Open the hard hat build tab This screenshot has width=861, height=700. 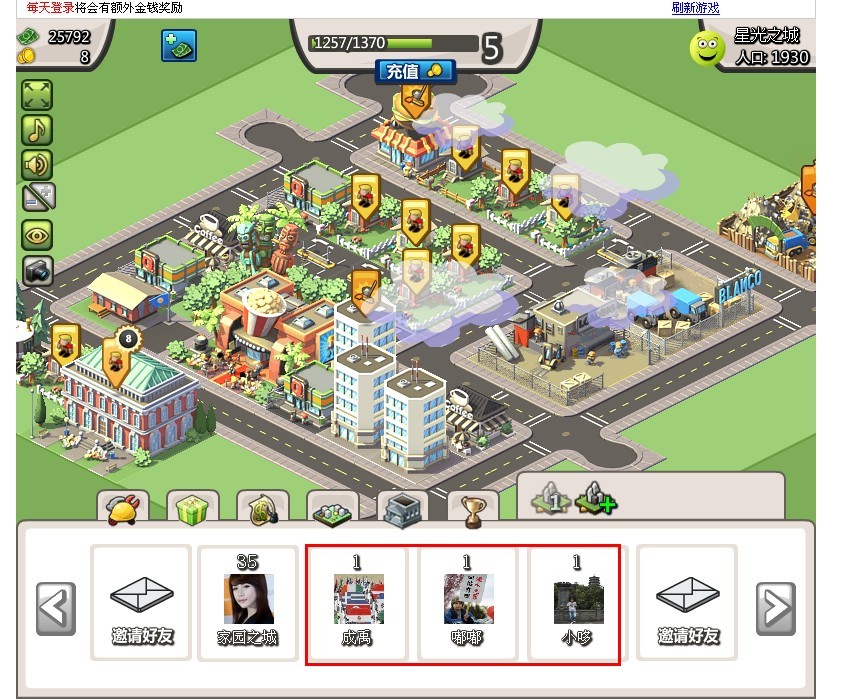pos(123,508)
